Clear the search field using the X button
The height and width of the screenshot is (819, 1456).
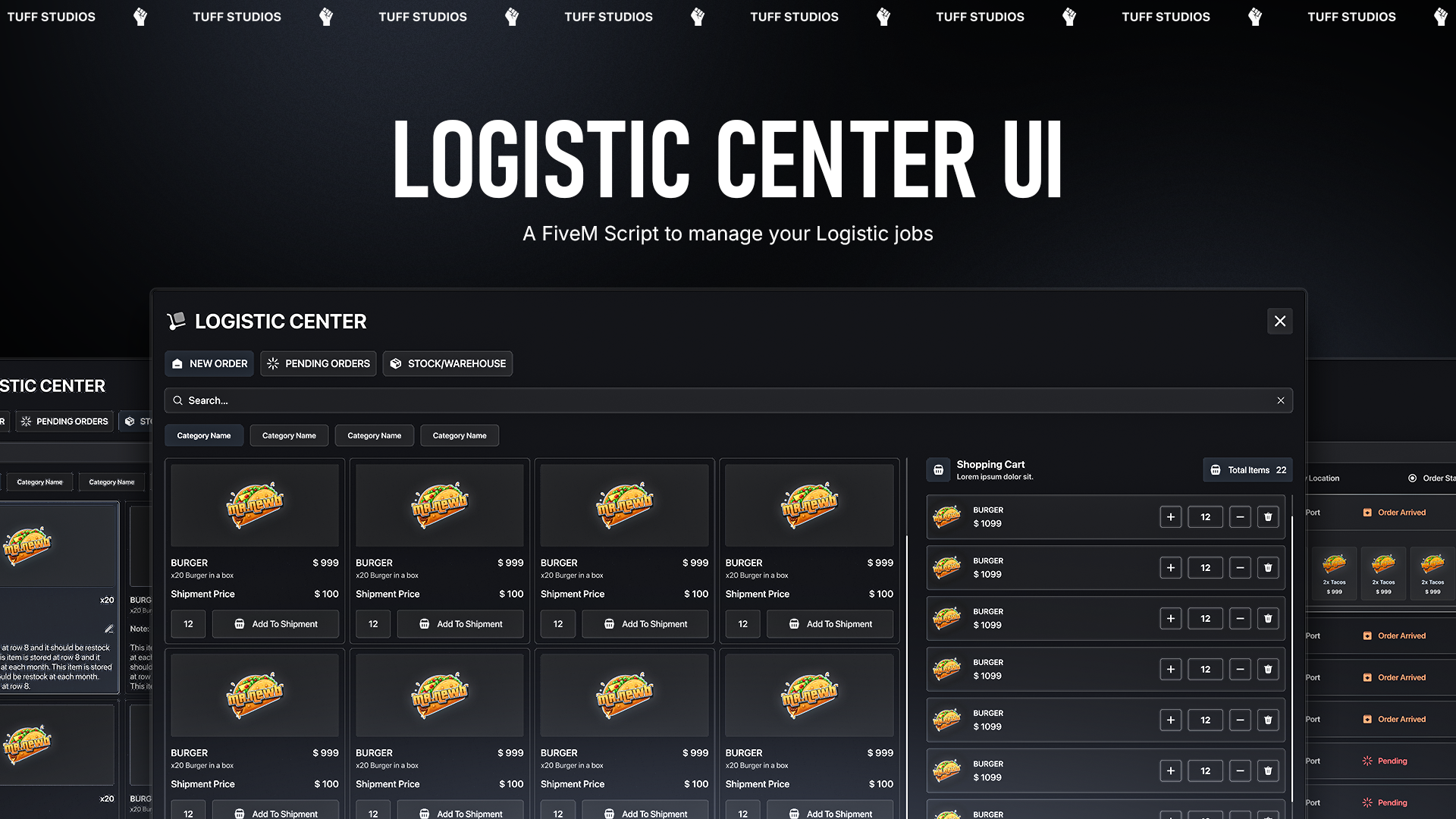coord(1280,400)
